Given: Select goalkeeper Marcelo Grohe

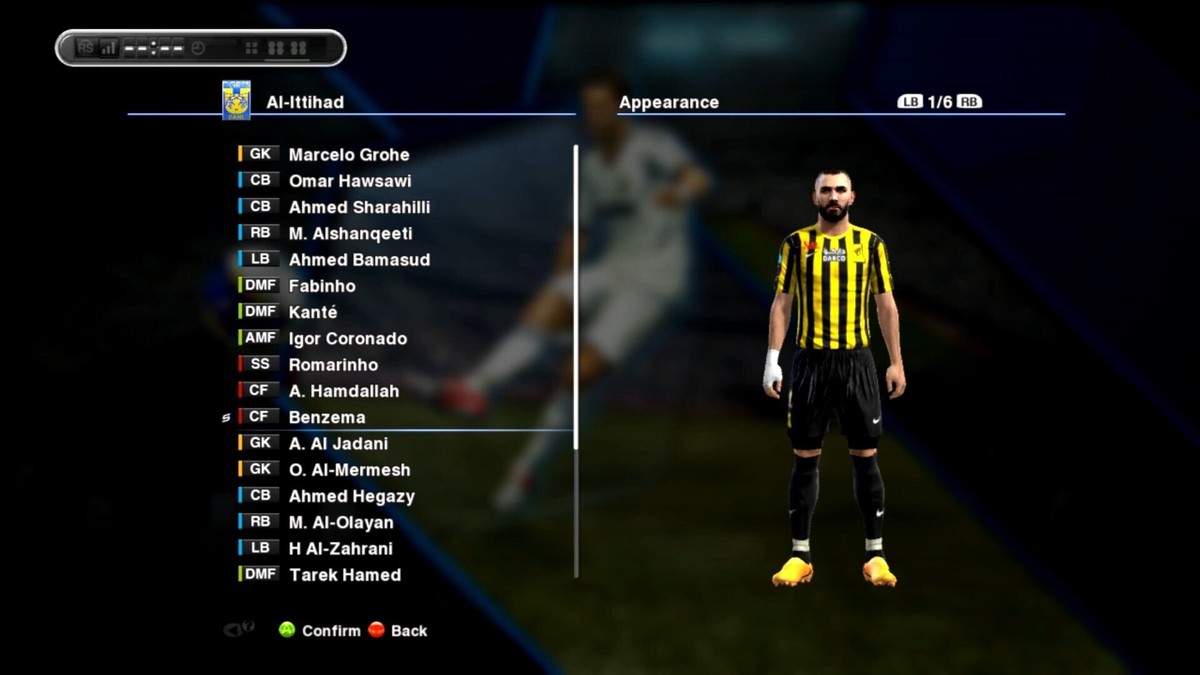Looking at the screenshot, I should [348, 155].
